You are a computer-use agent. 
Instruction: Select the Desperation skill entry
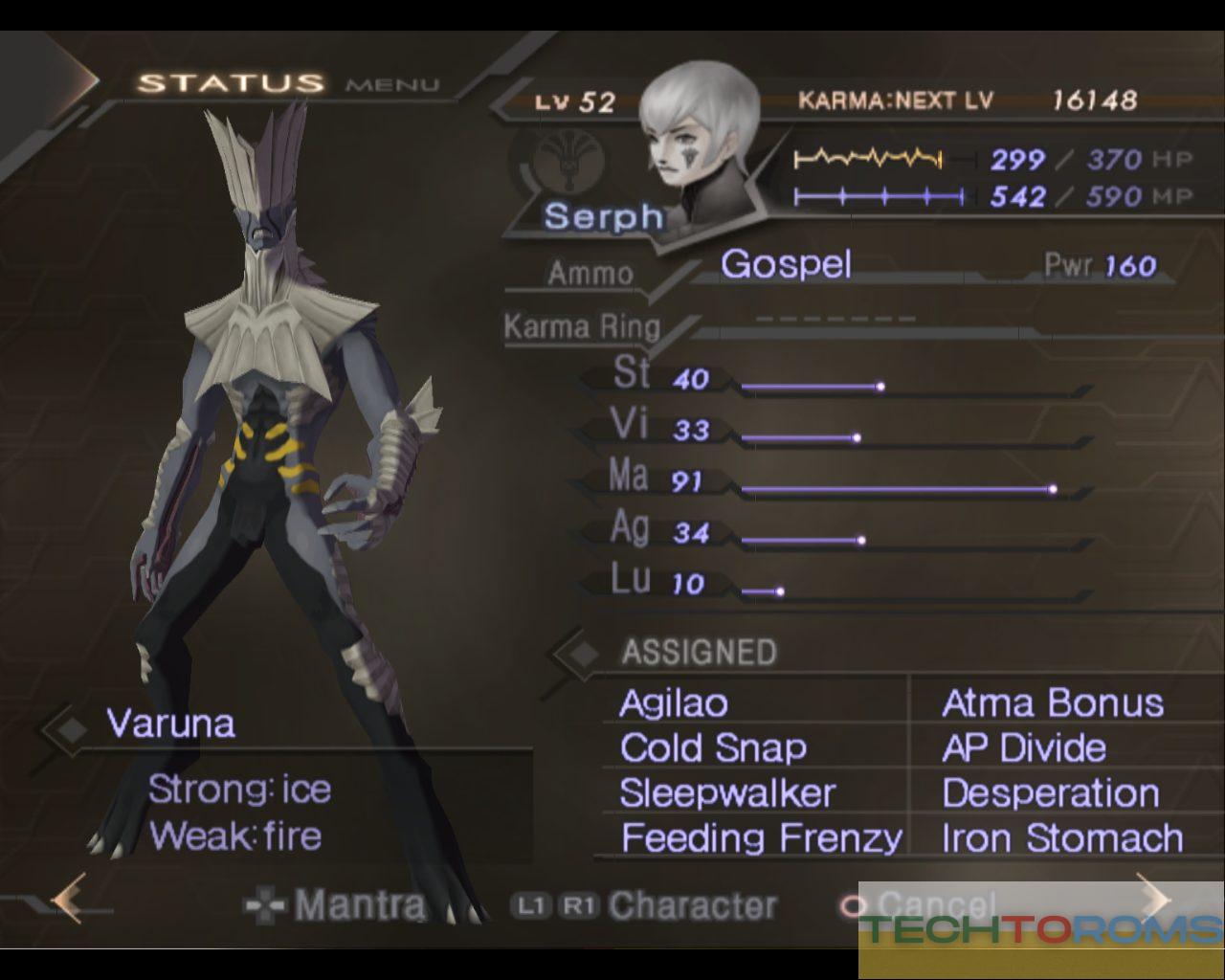[1051, 793]
